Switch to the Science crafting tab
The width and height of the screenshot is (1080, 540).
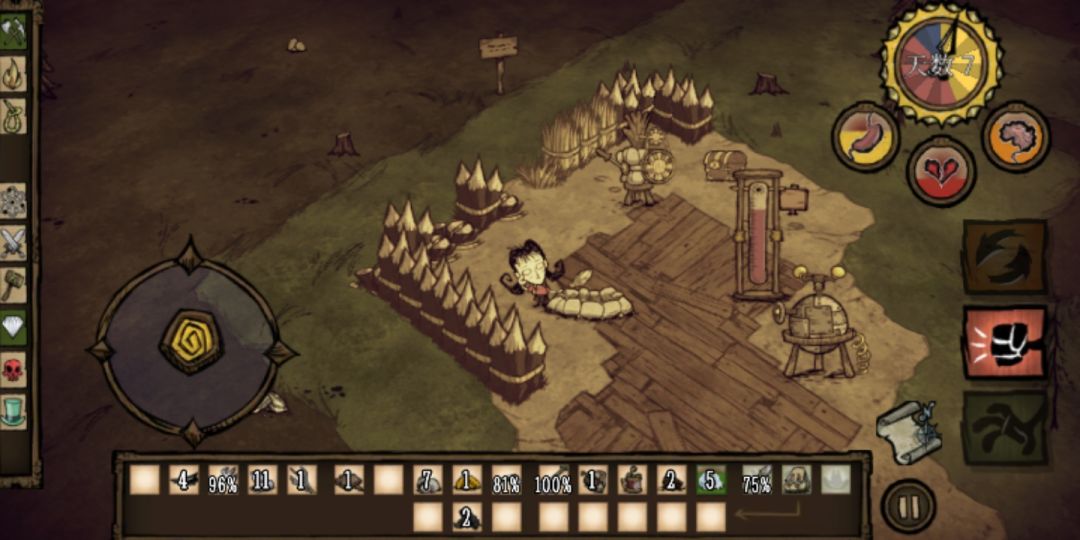[x=14, y=200]
